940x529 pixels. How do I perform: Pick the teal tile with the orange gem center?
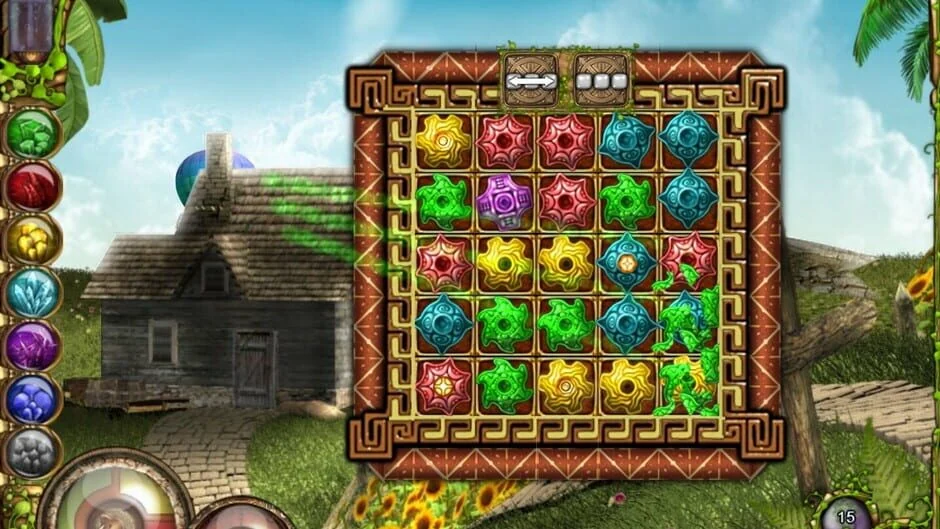pyautogui.click(x=627, y=262)
